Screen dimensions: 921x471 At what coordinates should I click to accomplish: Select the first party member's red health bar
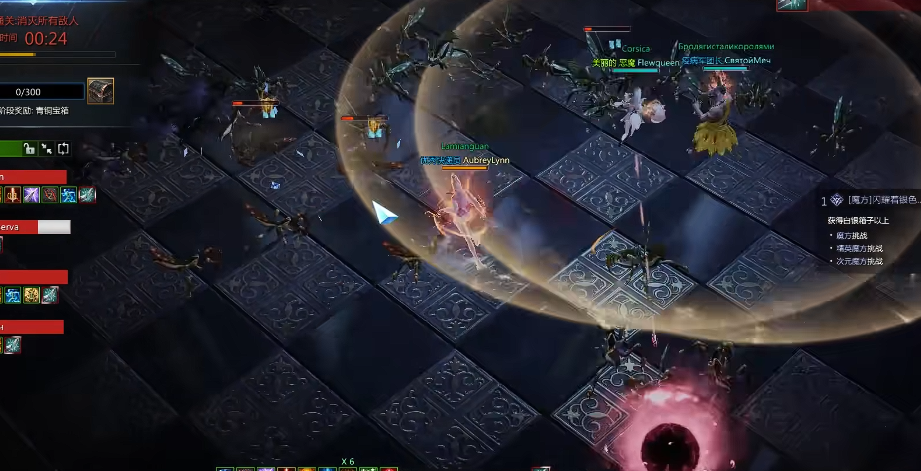(x=33, y=177)
